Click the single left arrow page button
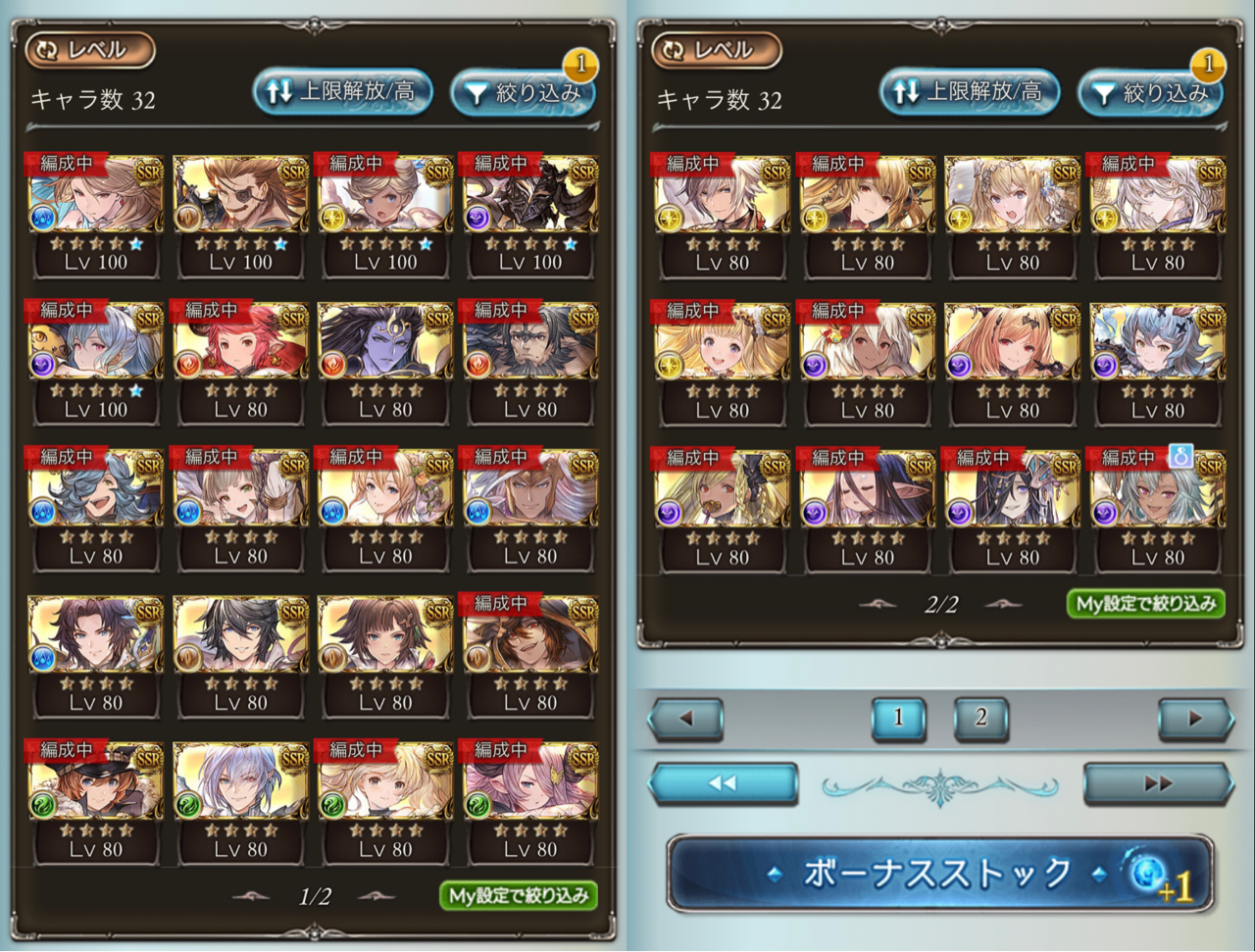The height and width of the screenshot is (952, 1255). coord(686,719)
